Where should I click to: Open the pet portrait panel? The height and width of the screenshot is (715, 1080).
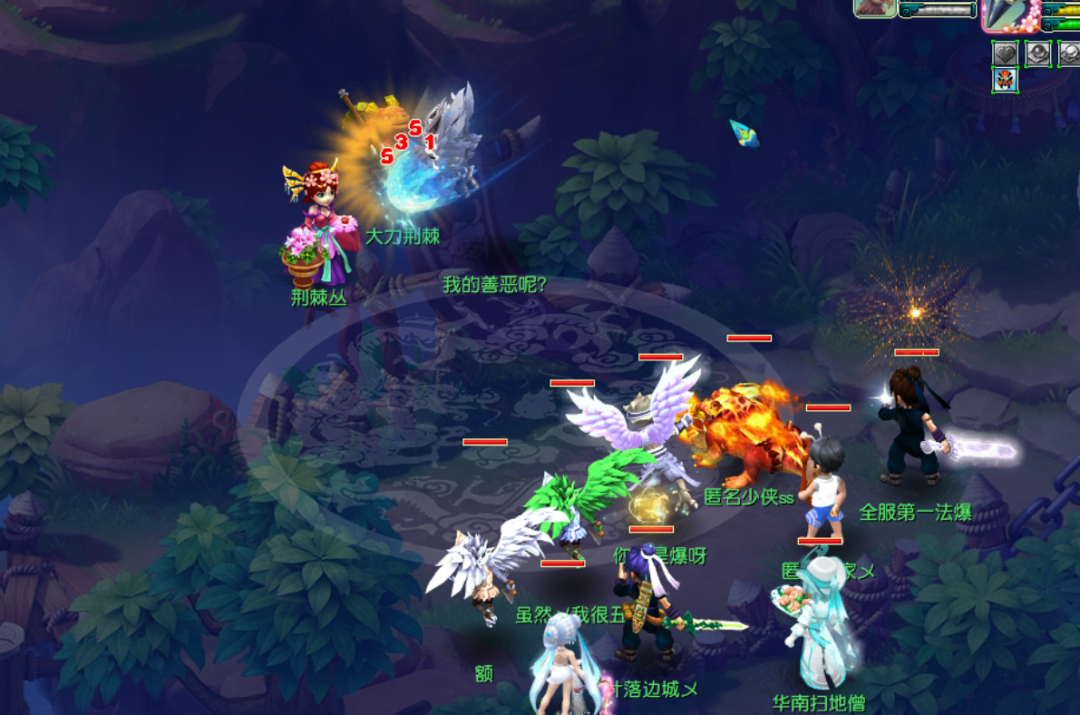874,8
